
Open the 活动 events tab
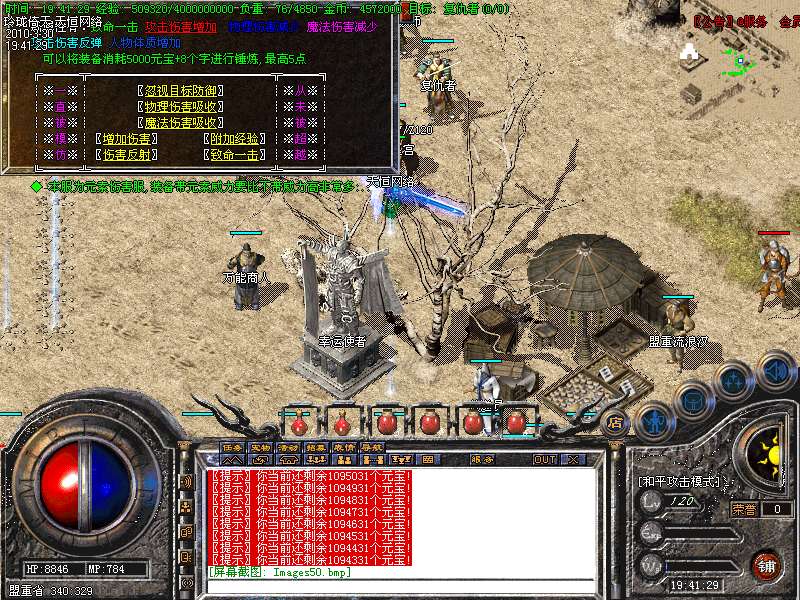(288, 447)
